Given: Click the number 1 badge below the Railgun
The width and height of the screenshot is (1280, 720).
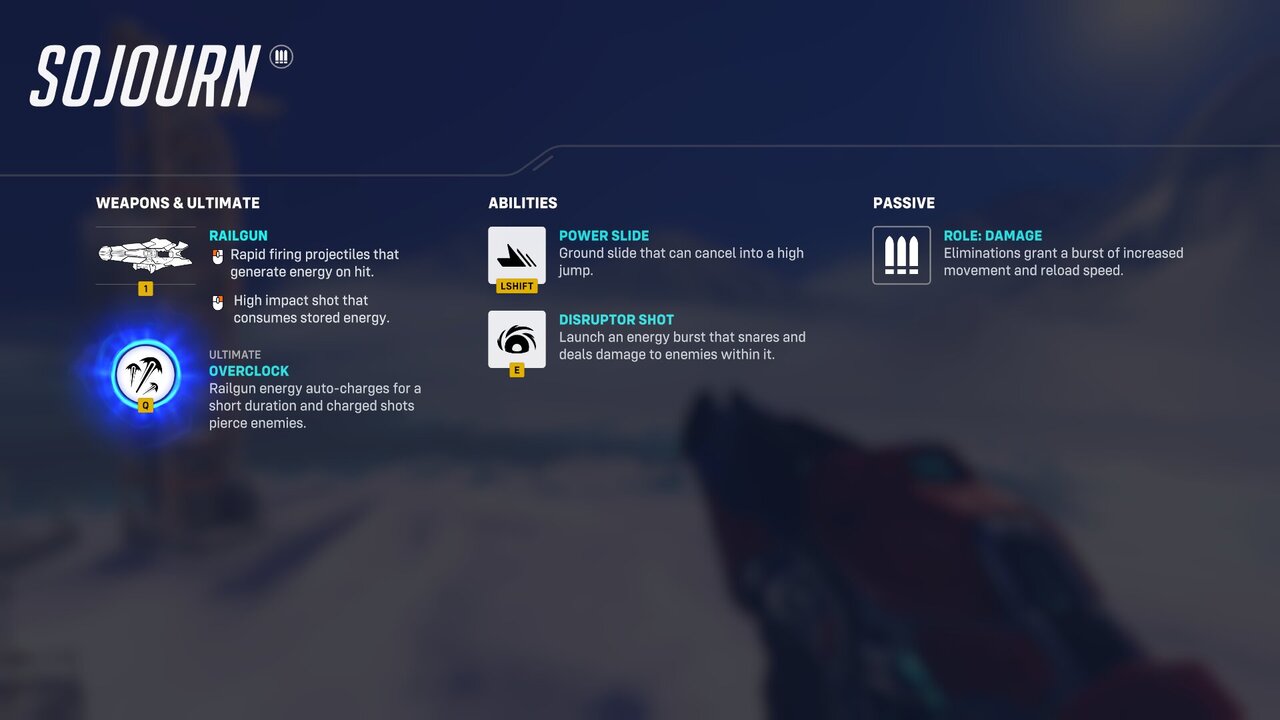Looking at the screenshot, I should 145,288.
